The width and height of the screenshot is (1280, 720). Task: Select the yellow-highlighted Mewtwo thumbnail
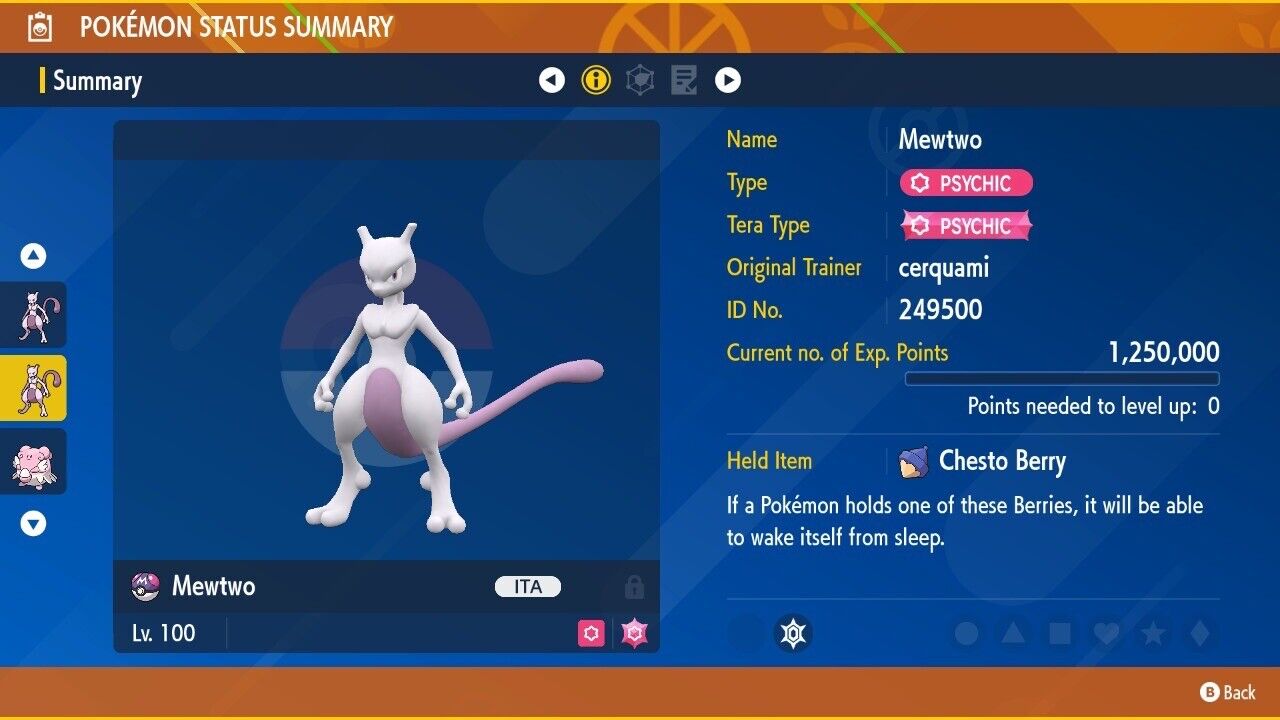pyautogui.click(x=34, y=388)
